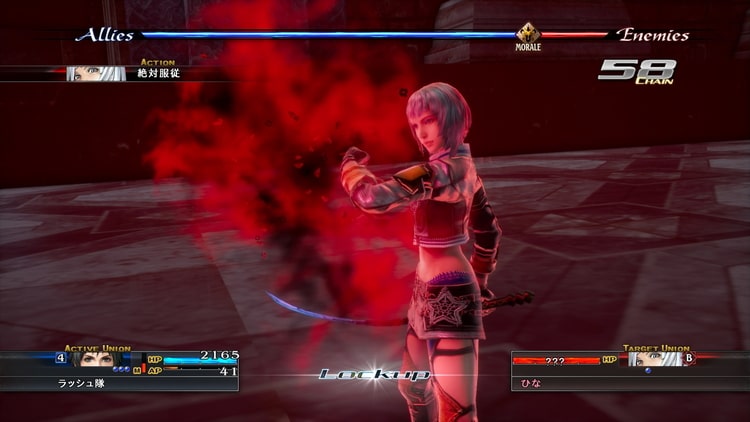750x422 pixels.
Task: Click the Morale emblem icon
Action: click(x=528, y=35)
